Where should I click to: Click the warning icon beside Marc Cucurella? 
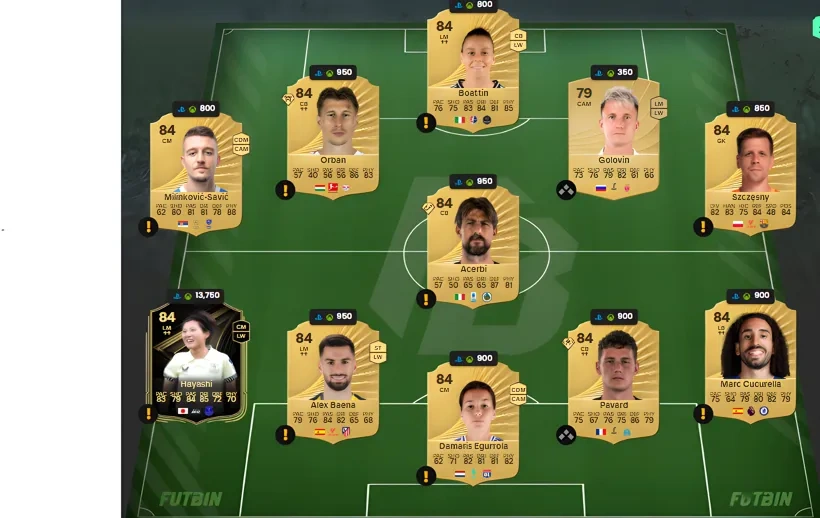tap(703, 413)
